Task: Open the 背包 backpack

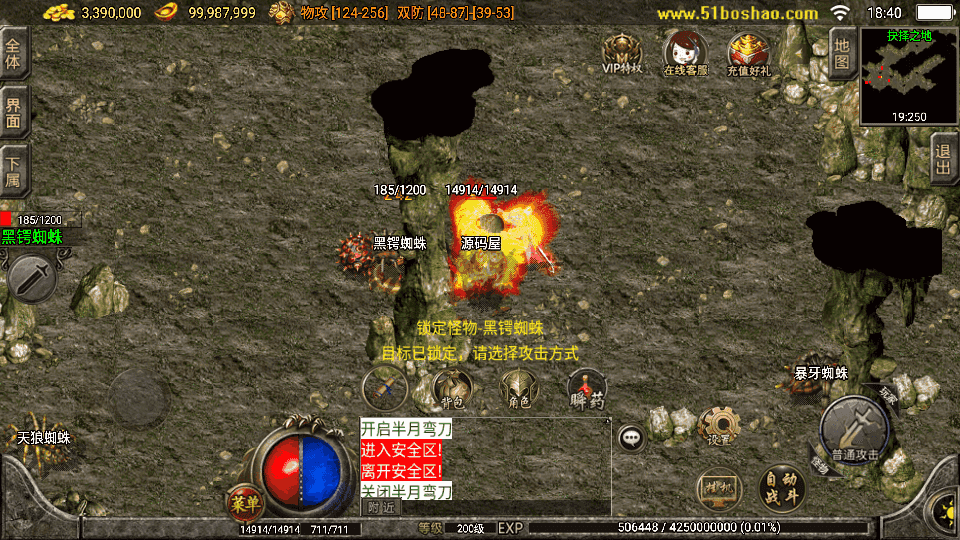Action: (453, 388)
